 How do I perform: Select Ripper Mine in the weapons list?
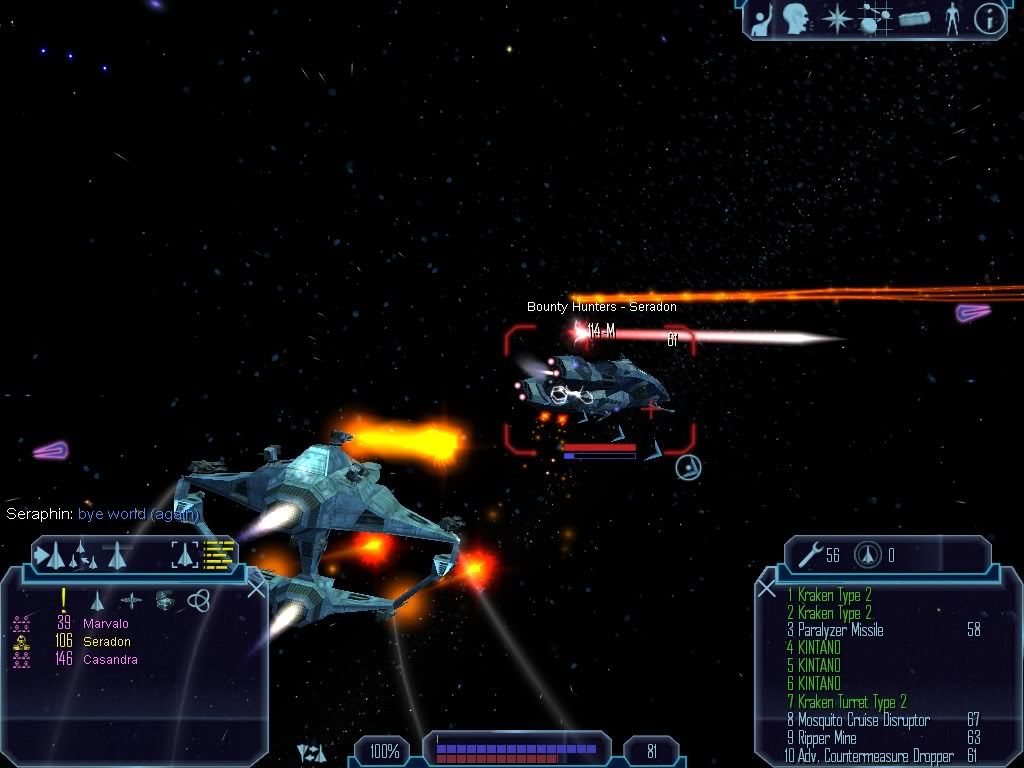(x=826, y=738)
